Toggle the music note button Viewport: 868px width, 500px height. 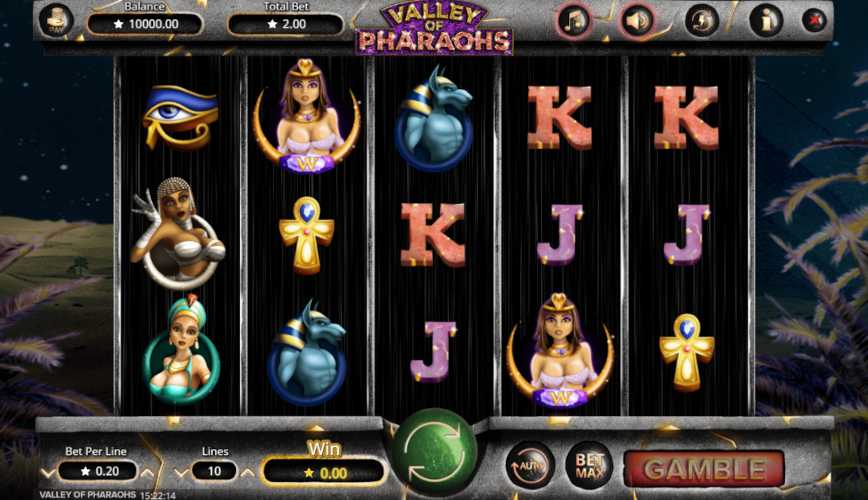(x=573, y=20)
